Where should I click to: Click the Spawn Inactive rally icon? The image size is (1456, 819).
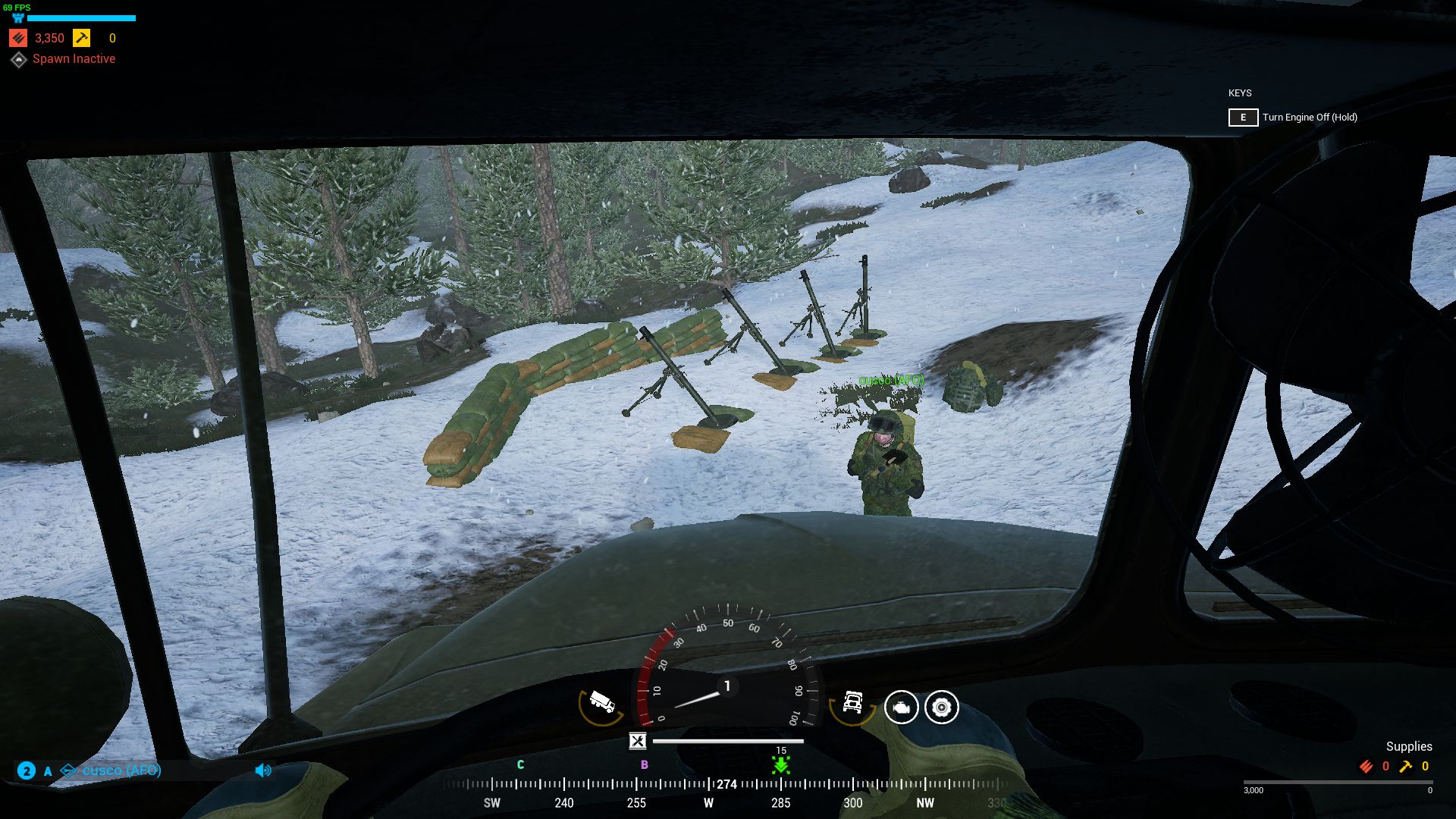pos(19,59)
